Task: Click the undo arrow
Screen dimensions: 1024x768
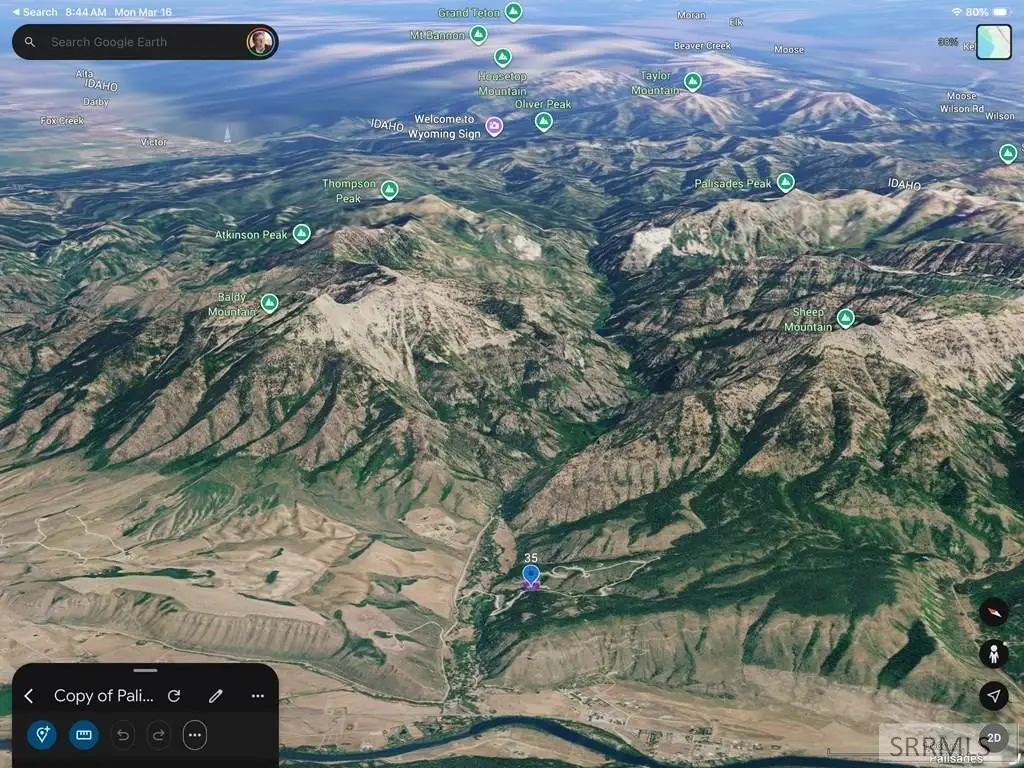Action: (x=123, y=735)
